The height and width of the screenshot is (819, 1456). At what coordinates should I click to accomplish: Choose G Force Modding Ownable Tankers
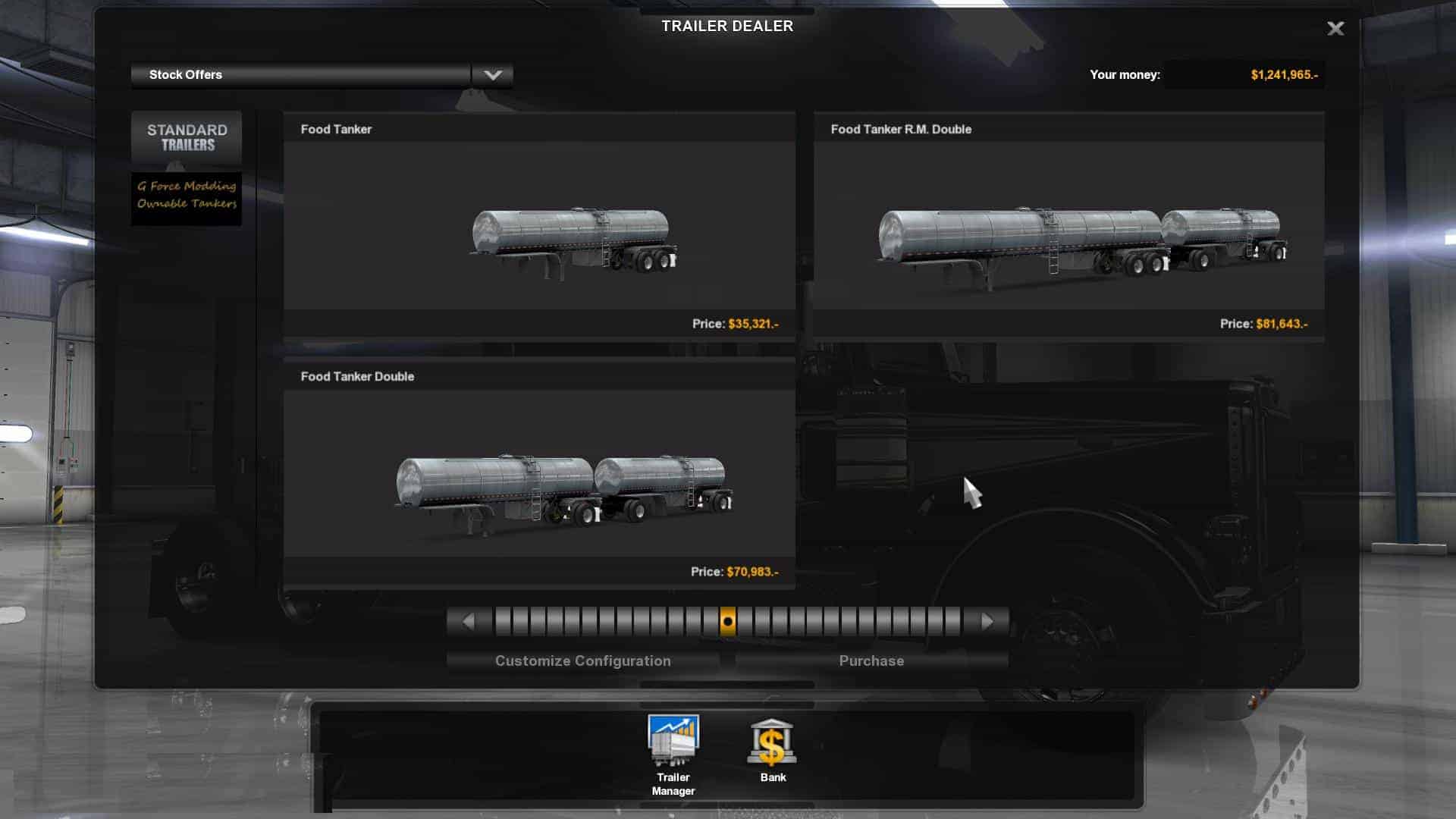(187, 195)
